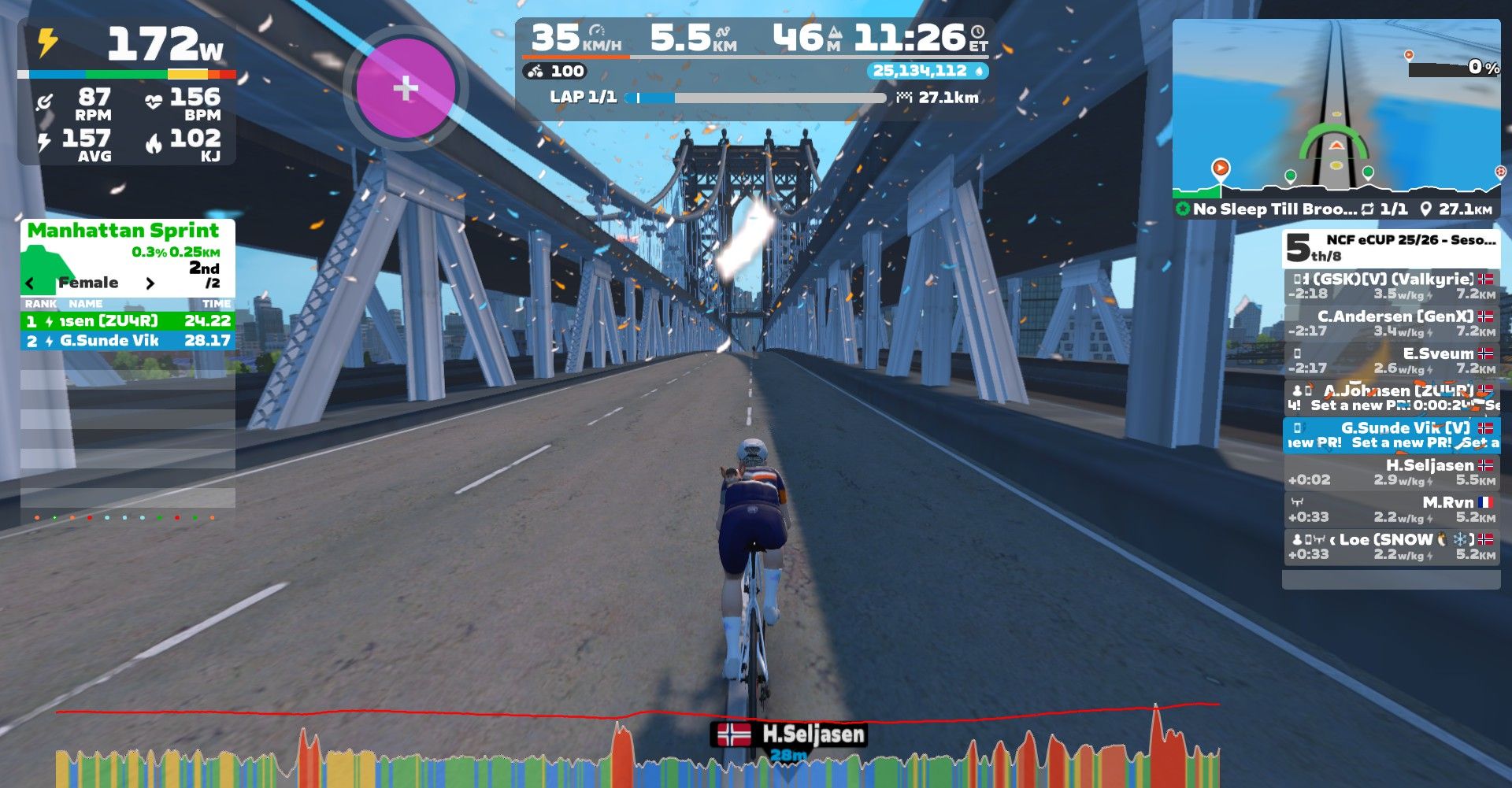Viewport: 1512px width, 788px height.
Task: Select the Loe (SNOW) rider row
Action: pyautogui.click(x=1391, y=546)
